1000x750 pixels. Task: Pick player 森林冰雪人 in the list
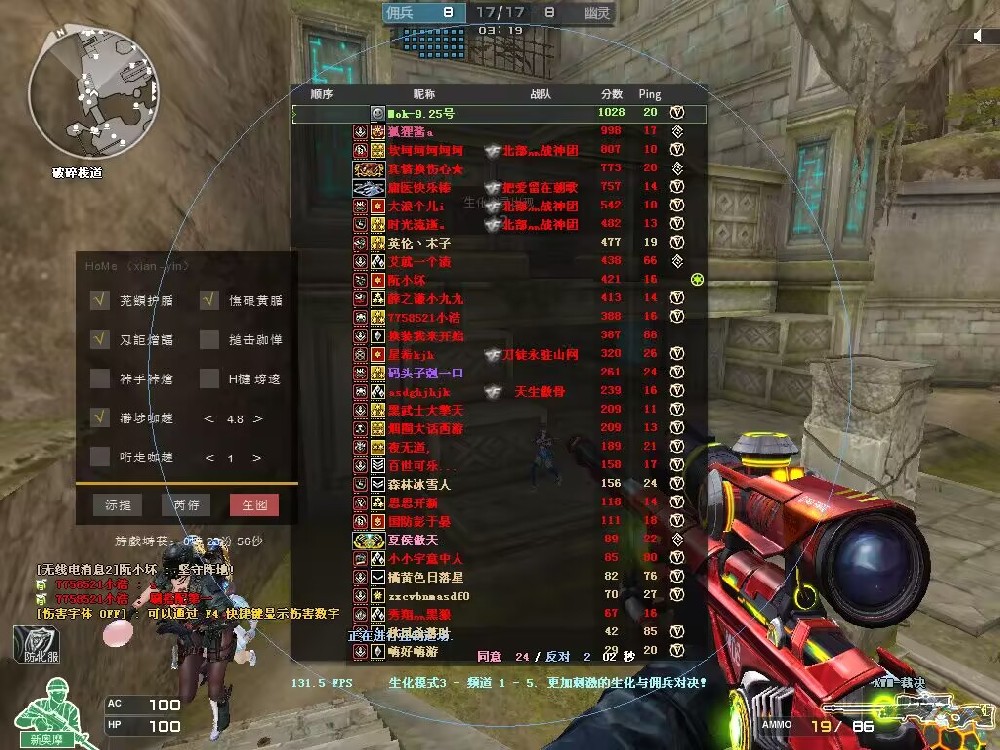[x=500, y=484]
